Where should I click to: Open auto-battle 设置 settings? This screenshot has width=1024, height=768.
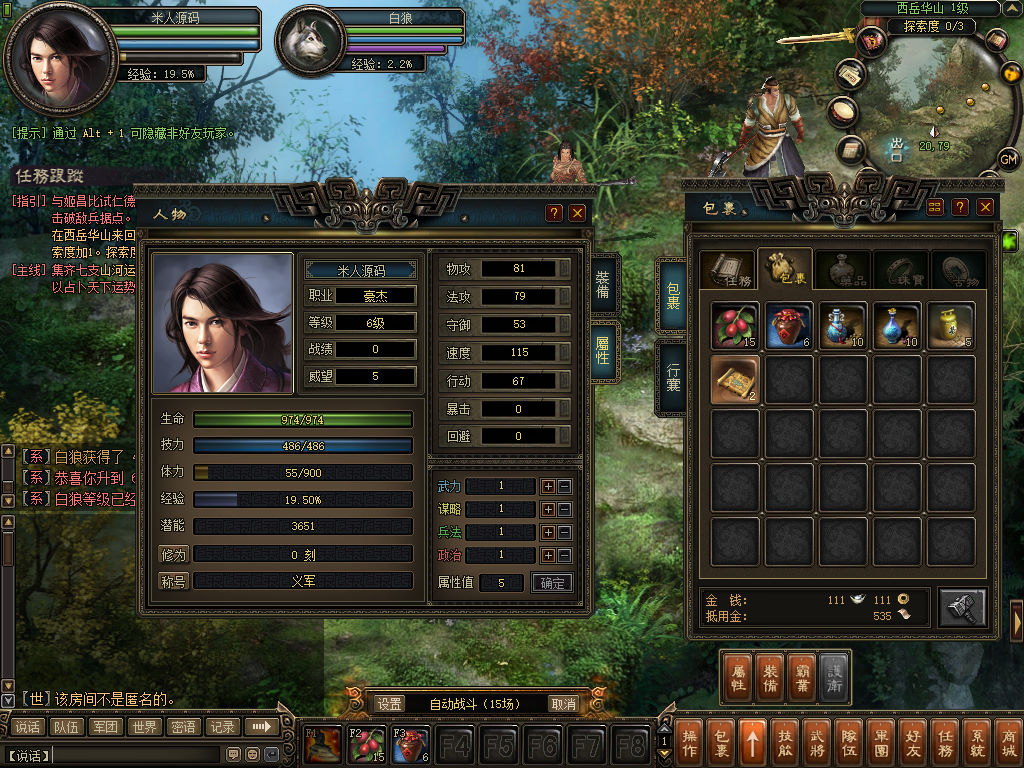pos(390,704)
